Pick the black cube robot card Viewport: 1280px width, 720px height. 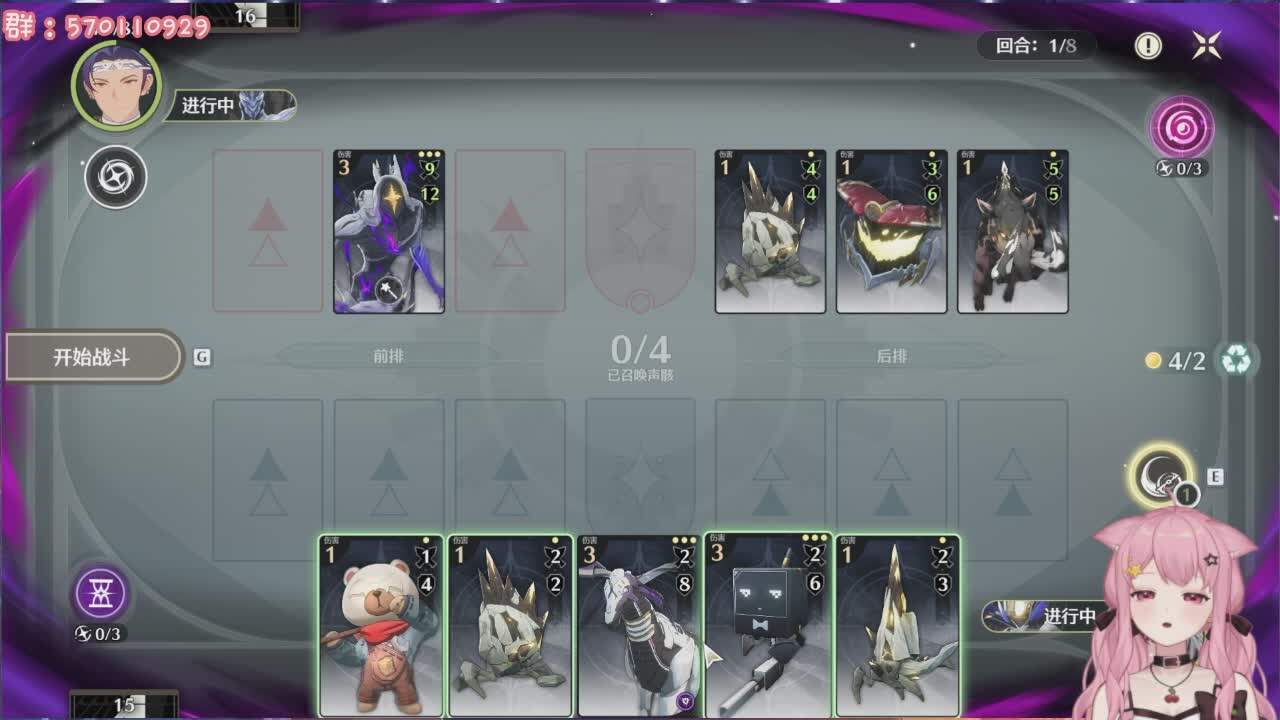pyautogui.click(x=769, y=626)
